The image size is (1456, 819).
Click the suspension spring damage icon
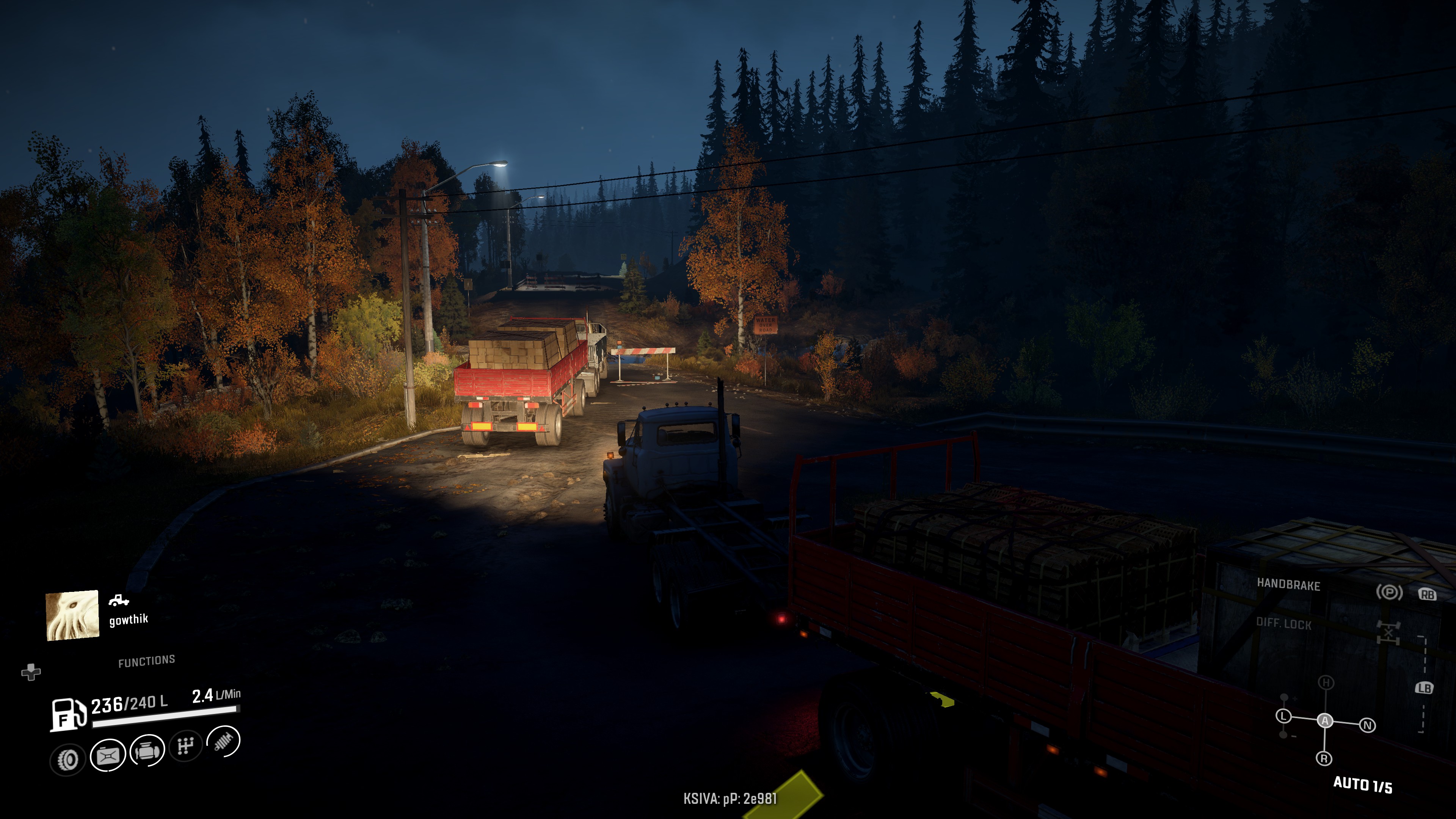tap(224, 741)
